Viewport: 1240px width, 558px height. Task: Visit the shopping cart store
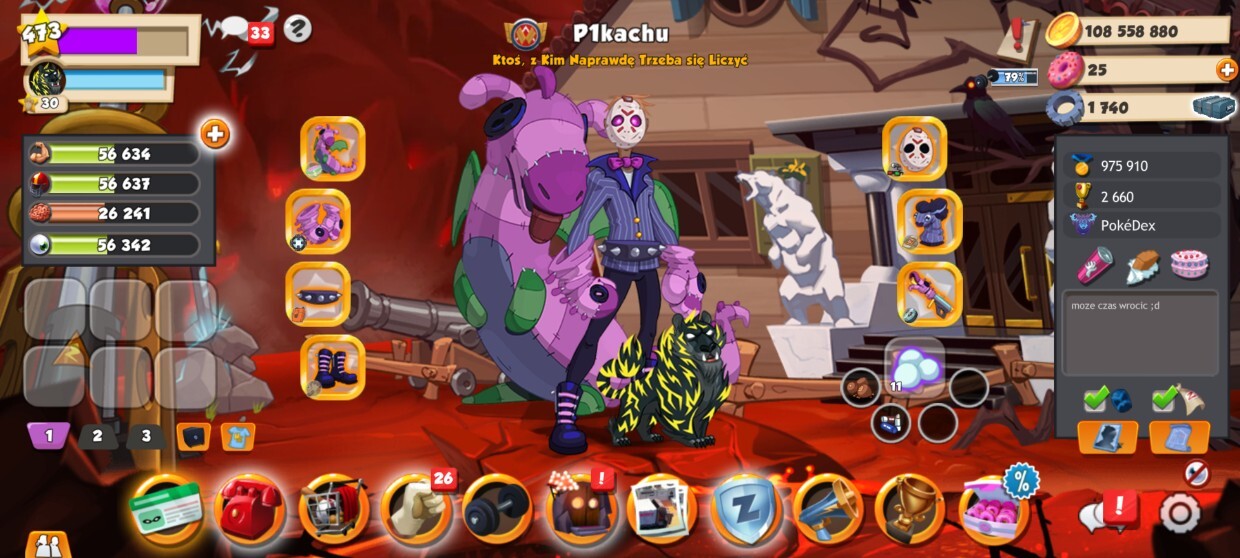[333, 509]
